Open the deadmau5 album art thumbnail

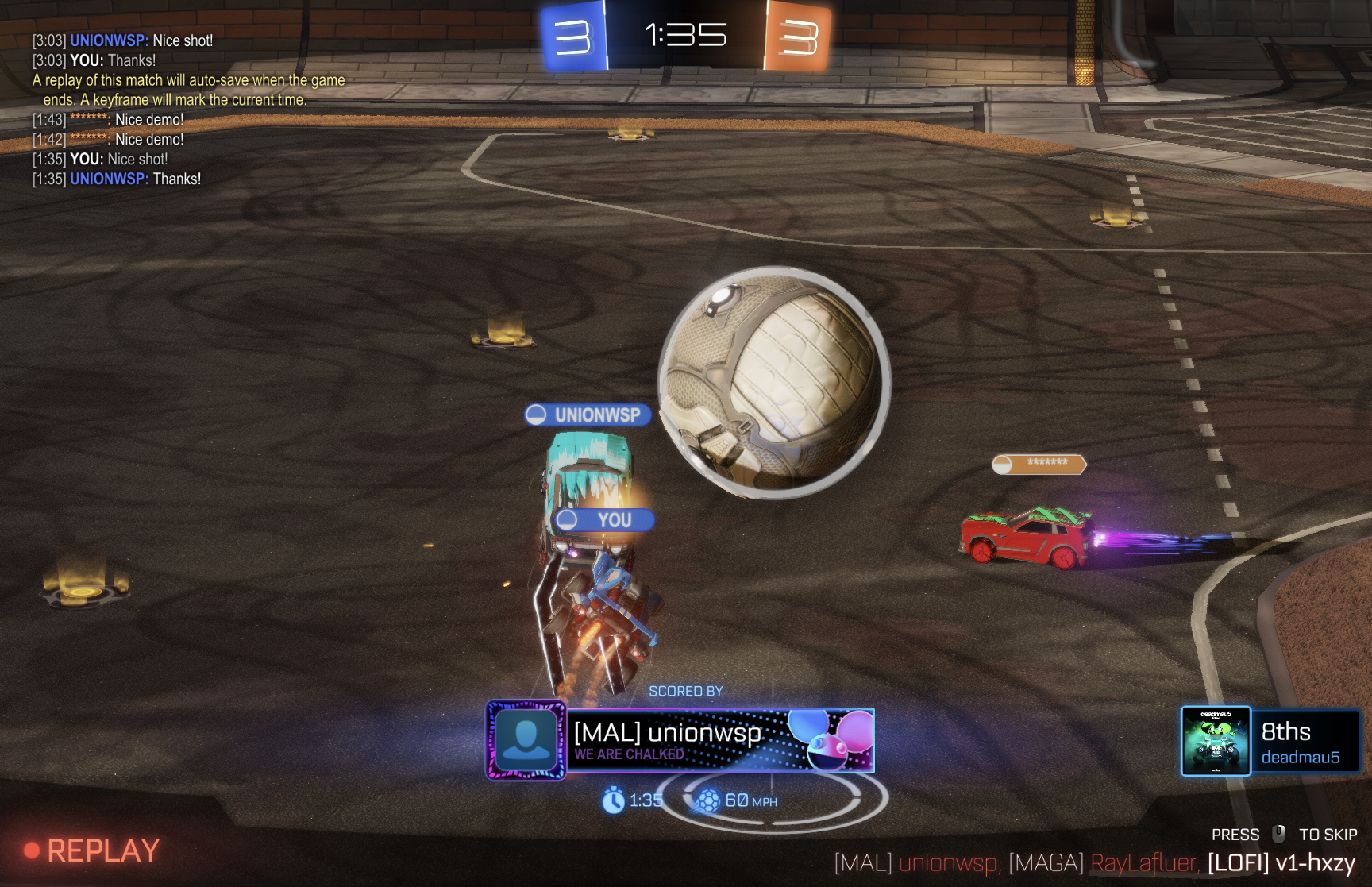1216,741
